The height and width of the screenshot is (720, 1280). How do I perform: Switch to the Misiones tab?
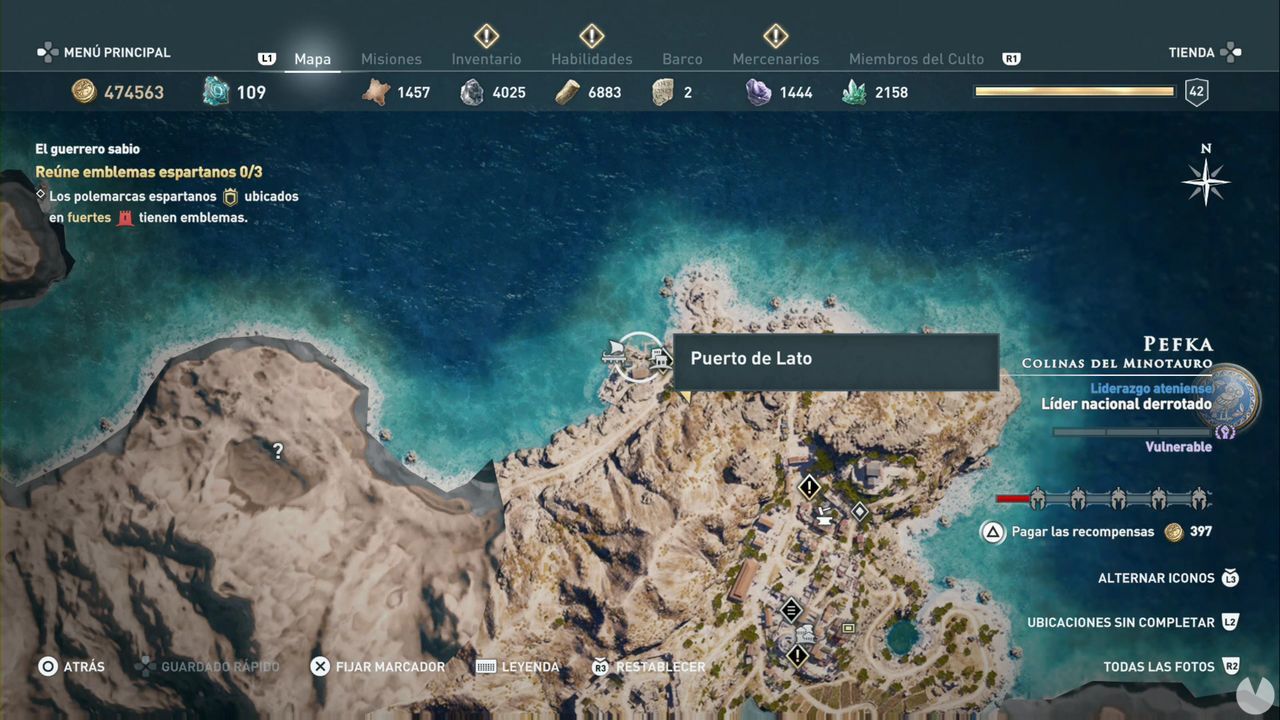point(391,59)
